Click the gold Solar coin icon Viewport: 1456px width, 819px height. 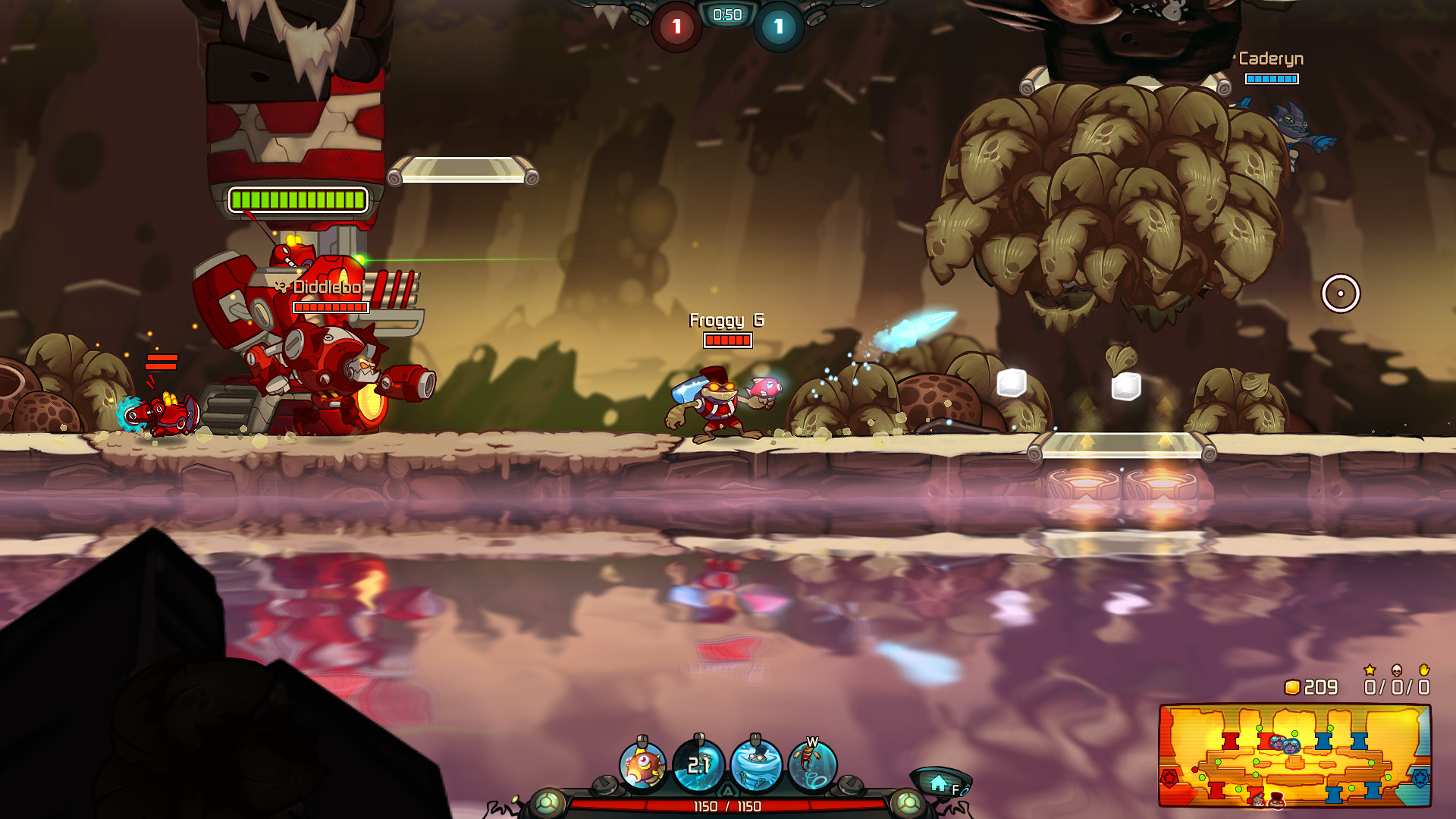click(1293, 687)
